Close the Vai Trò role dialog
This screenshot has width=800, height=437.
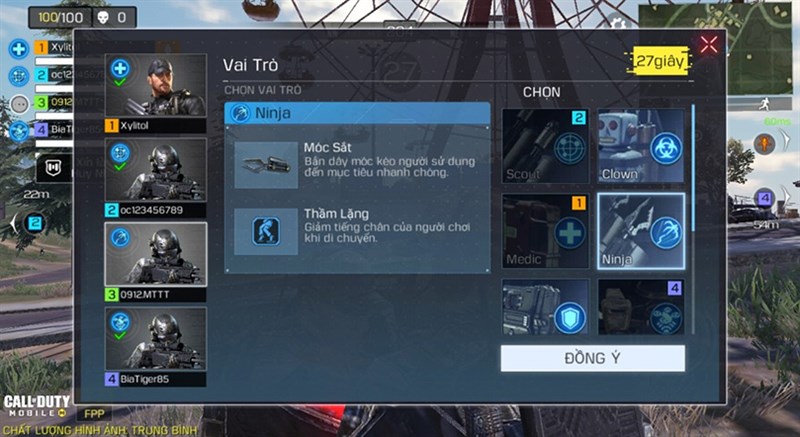click(x=709, y=44)
